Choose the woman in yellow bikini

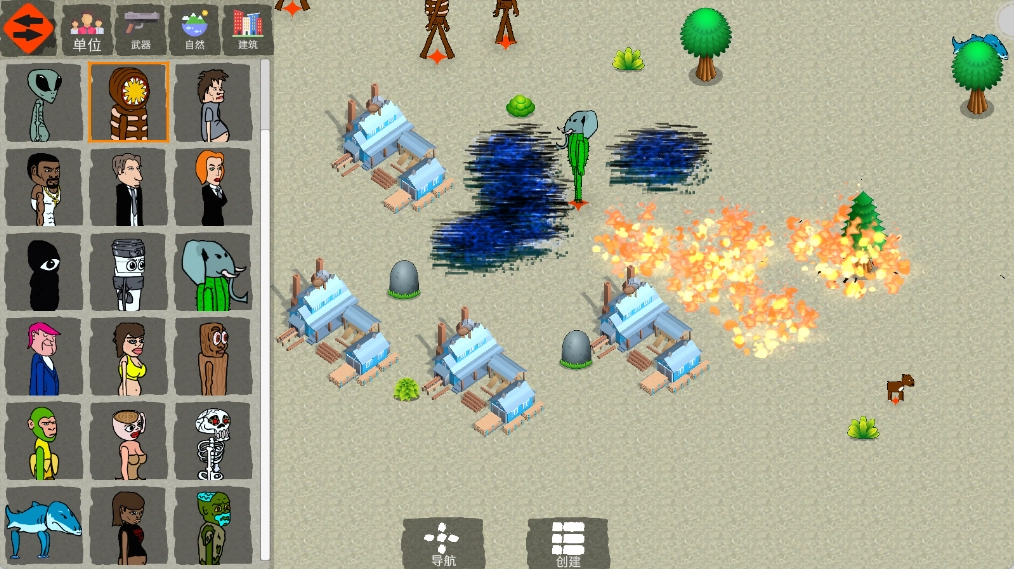tap(128, 357)
